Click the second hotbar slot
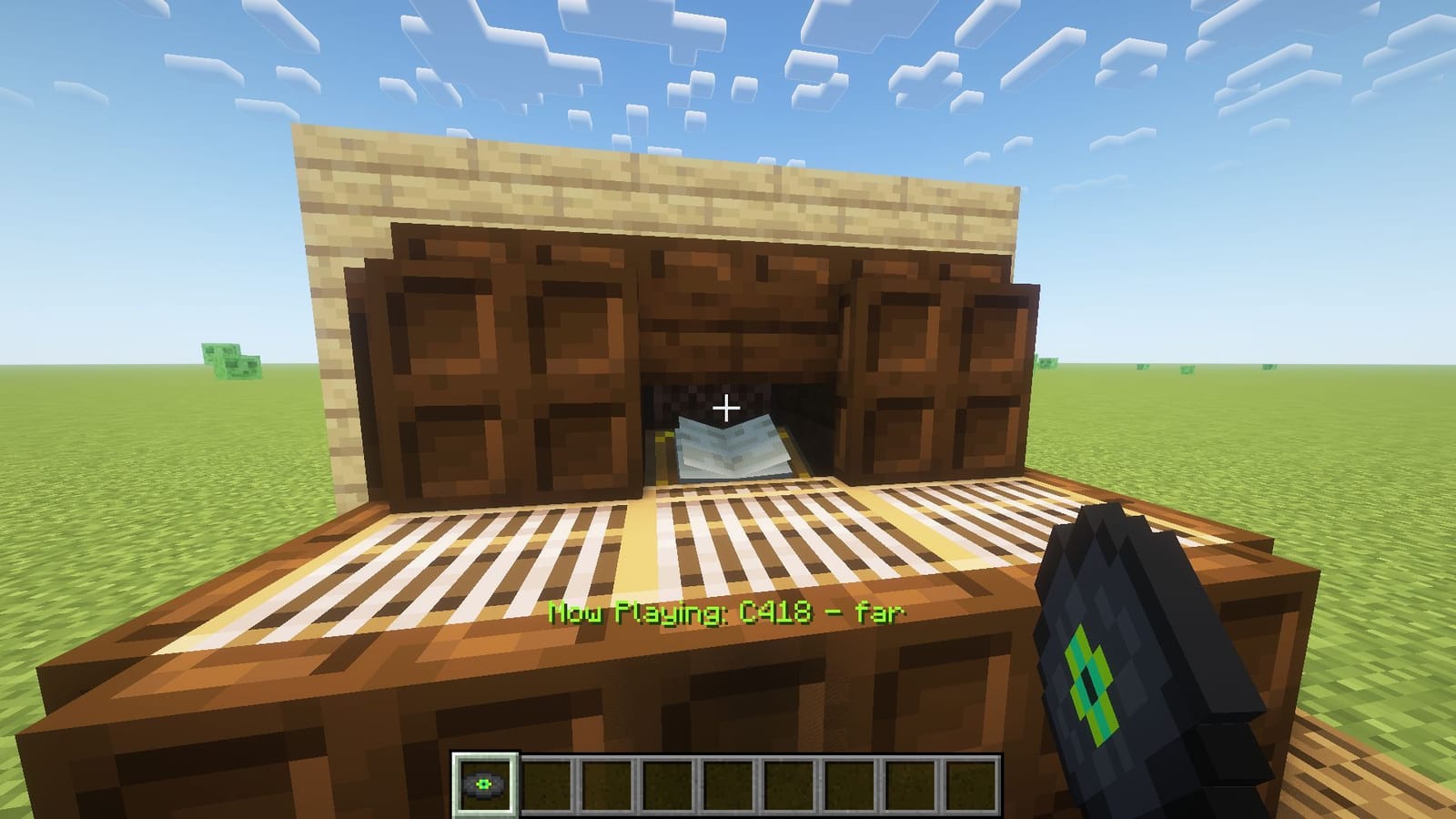1456x819 pixels. (x=551, y=784)
